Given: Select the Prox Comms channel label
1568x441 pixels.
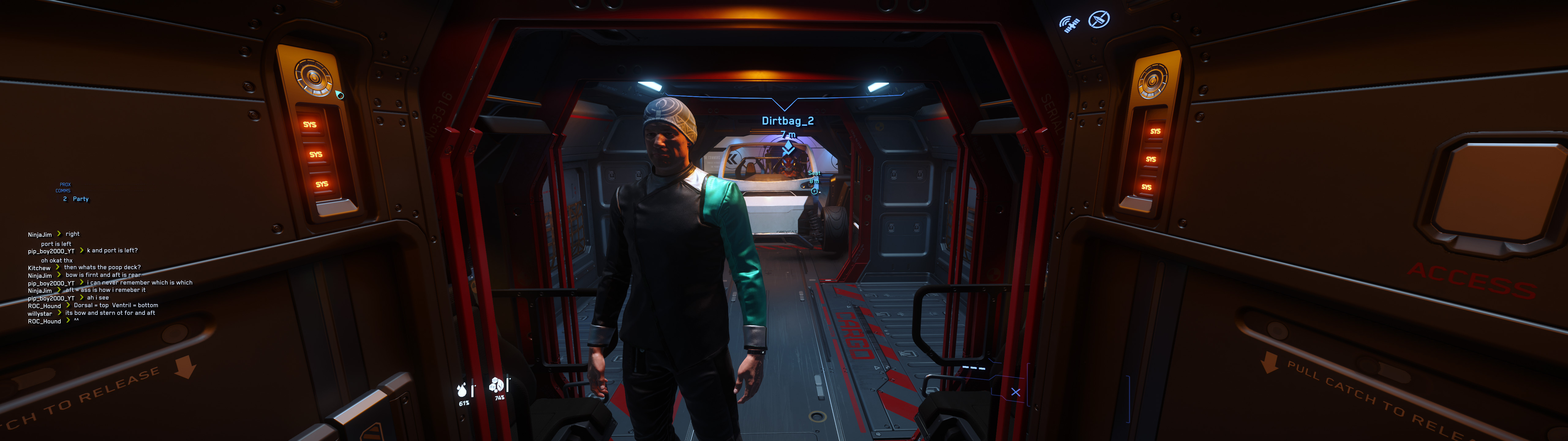Looking at the screenshot, I should click(64, 188).
